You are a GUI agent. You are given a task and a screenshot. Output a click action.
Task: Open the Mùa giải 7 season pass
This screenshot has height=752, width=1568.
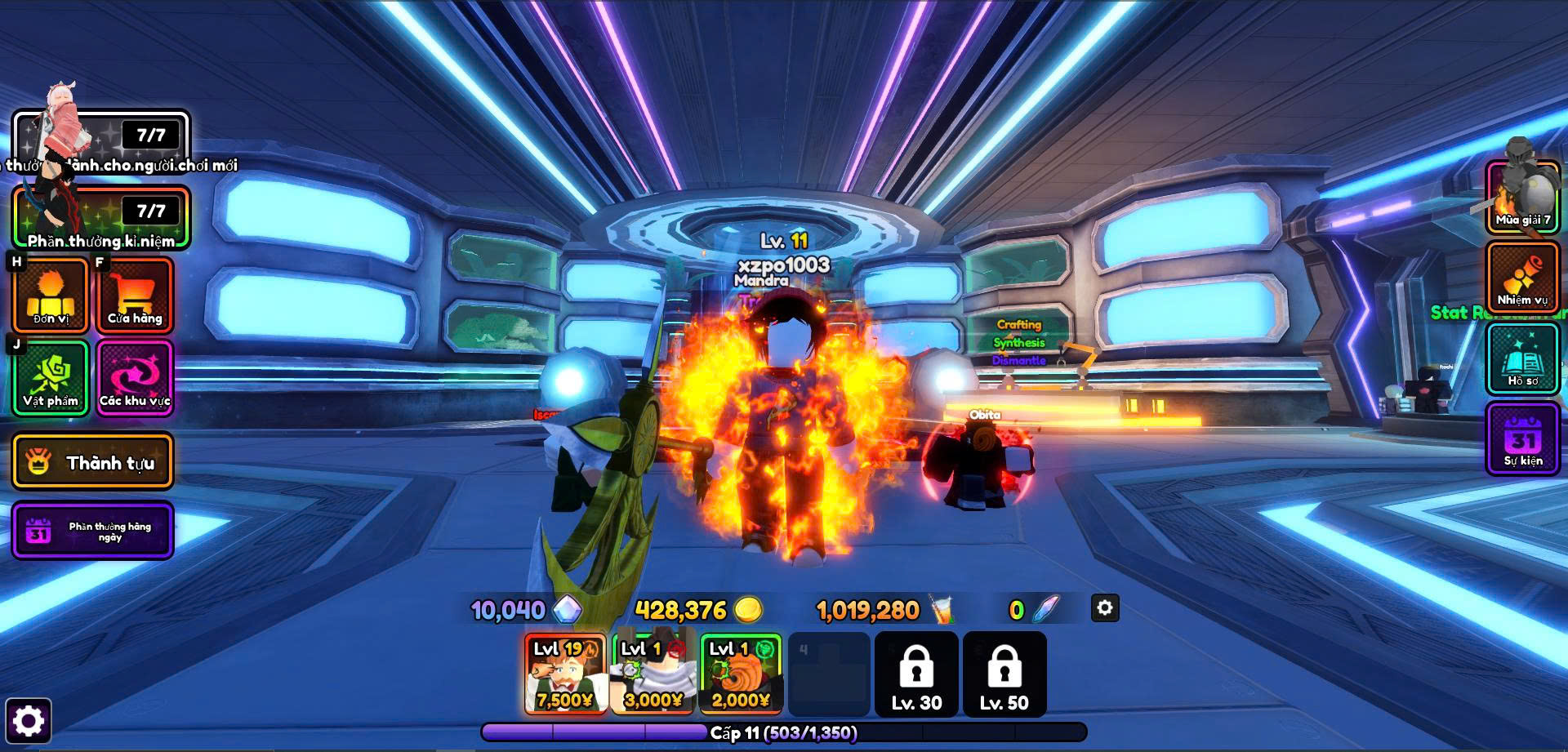pos(1523,197)
